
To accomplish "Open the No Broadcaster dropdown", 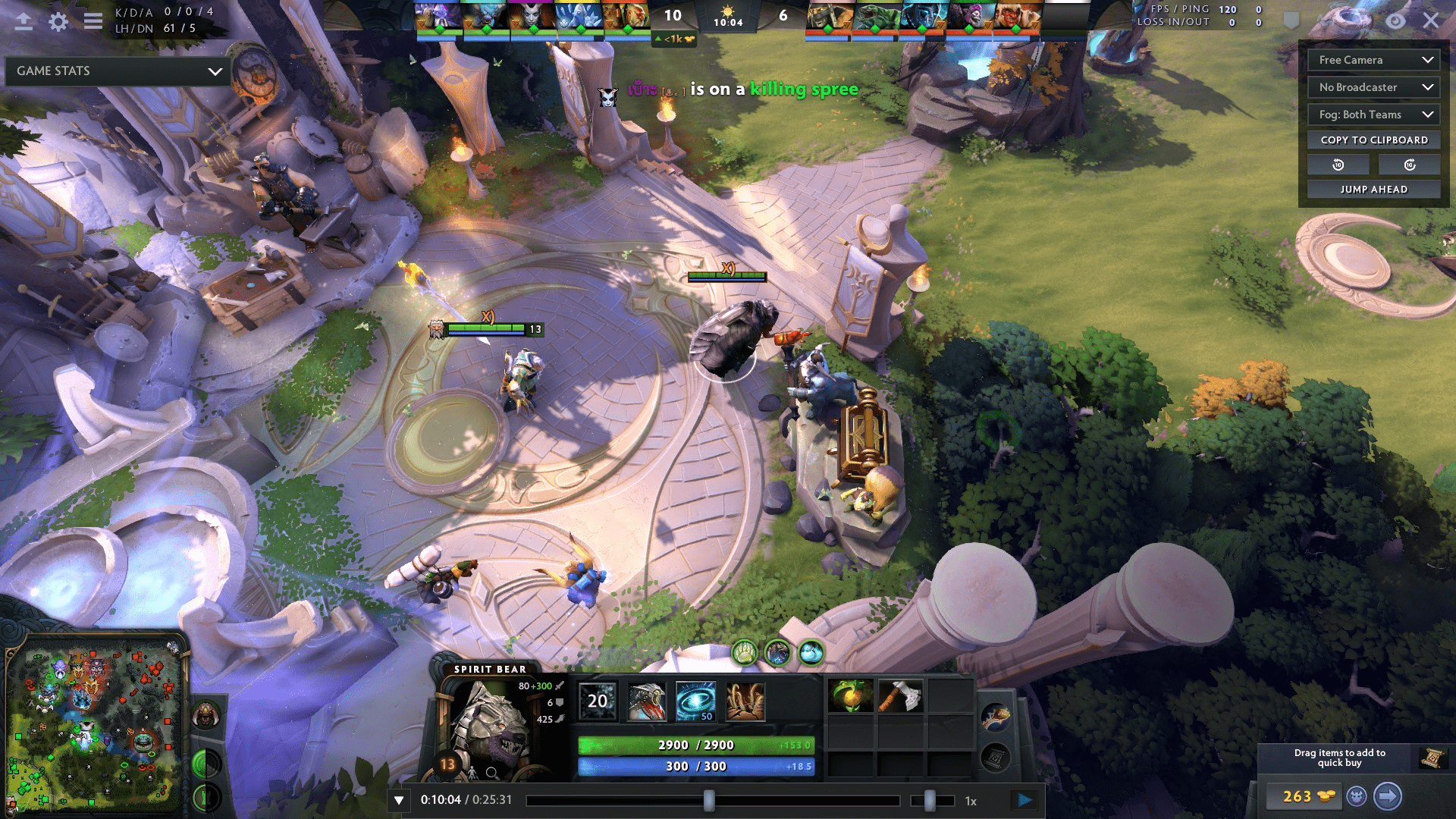I will [1373, 87].
